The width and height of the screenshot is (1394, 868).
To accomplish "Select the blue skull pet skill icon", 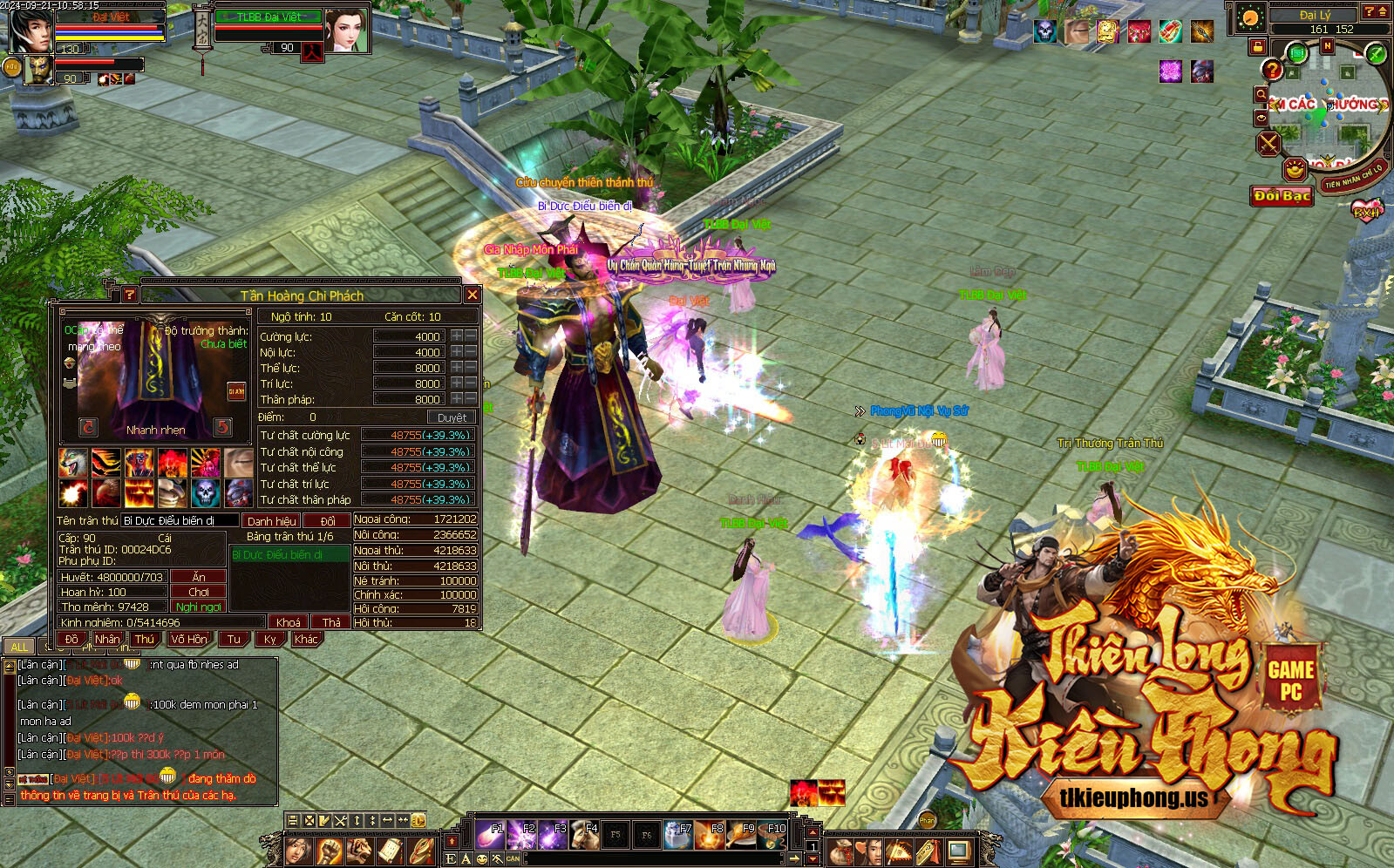I will pyautogui.click(x=206, y=492).
